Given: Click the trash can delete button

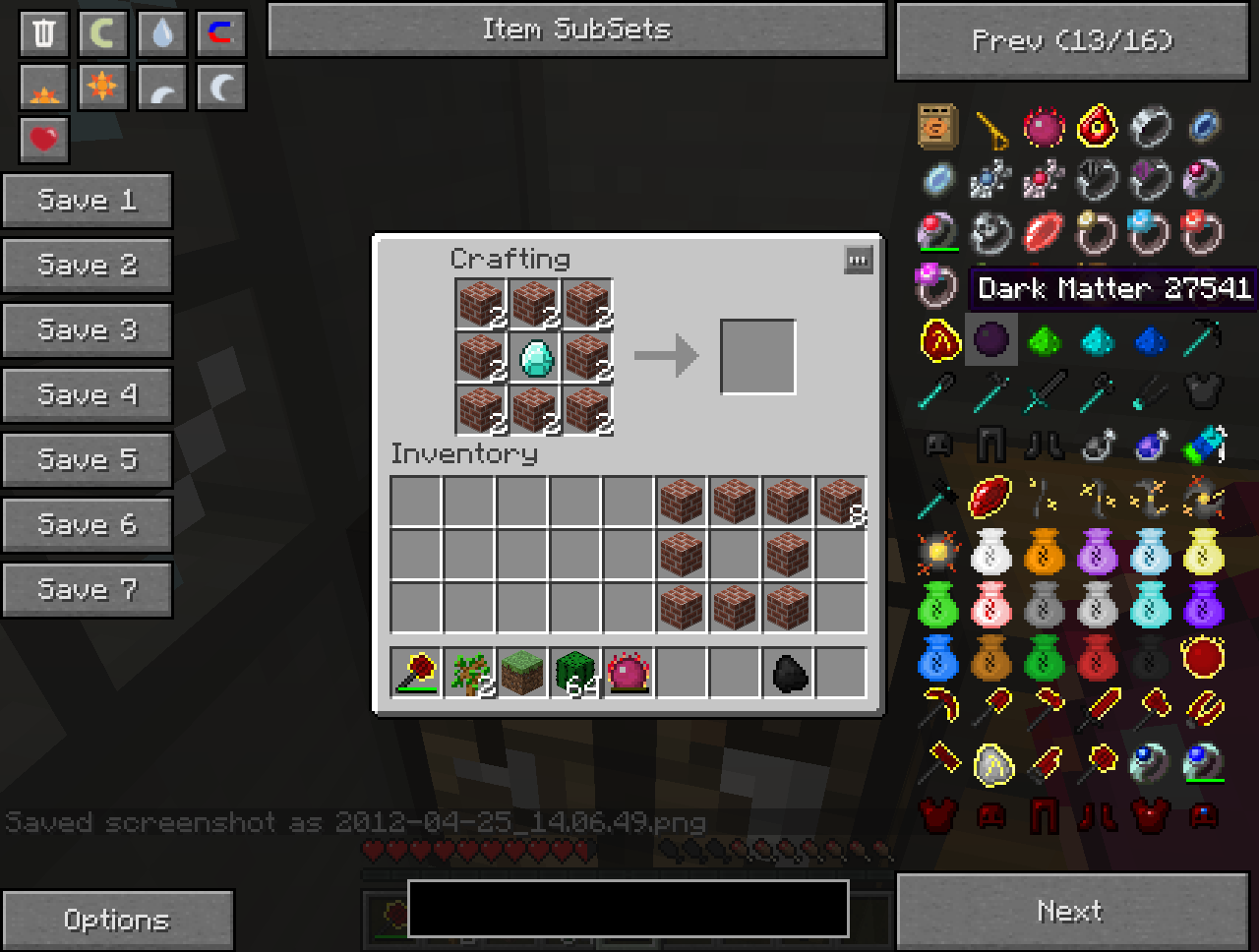Looking at the screenshot, I should pos(44,33).
